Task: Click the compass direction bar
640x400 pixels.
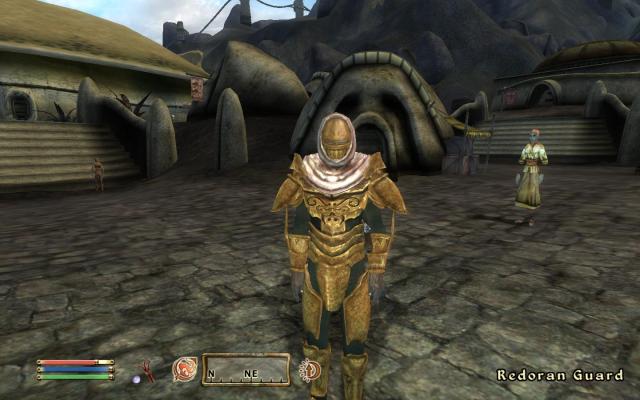Action: point(245,369)
